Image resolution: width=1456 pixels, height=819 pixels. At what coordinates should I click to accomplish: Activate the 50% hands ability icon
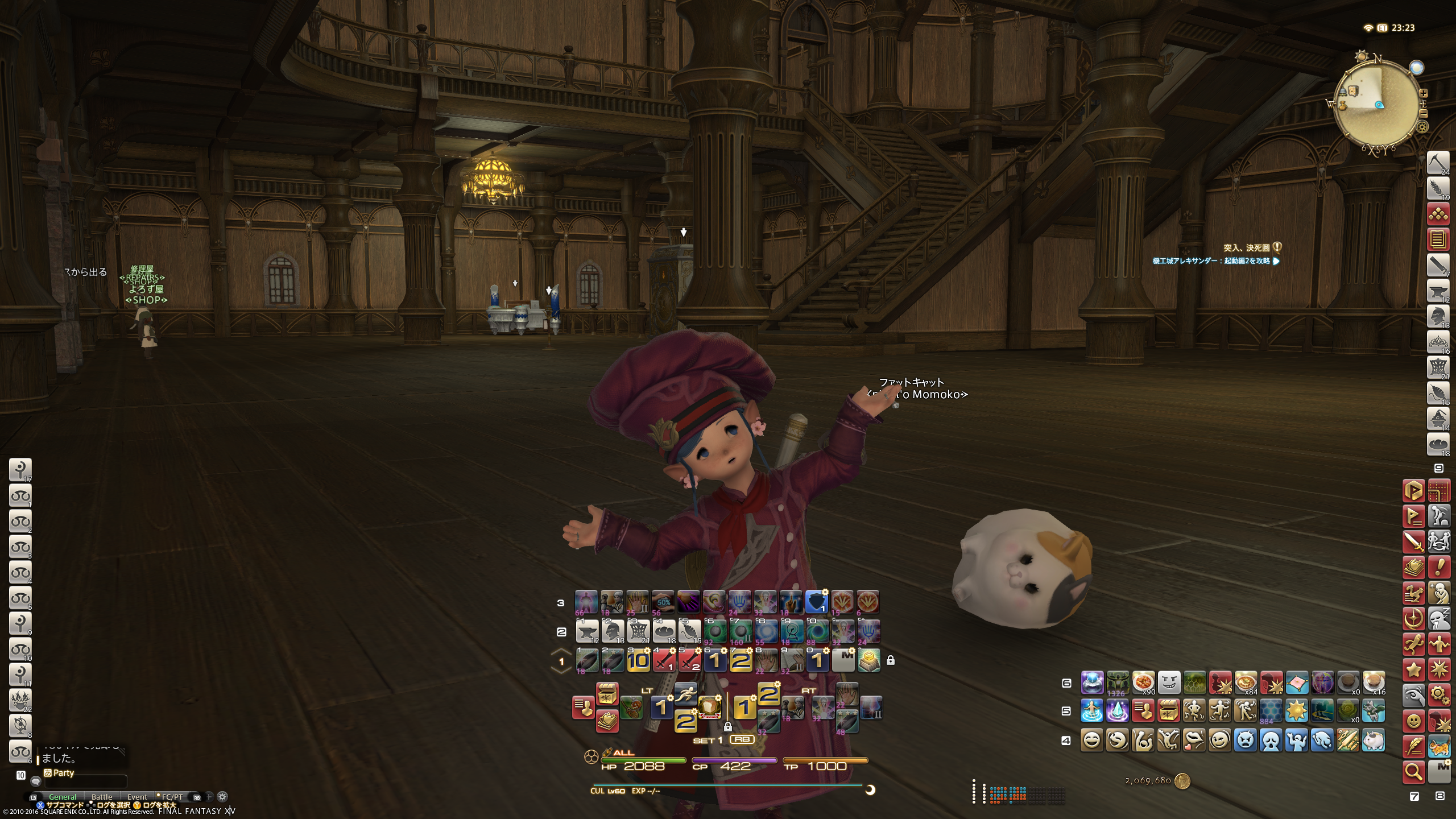(663, 602)
